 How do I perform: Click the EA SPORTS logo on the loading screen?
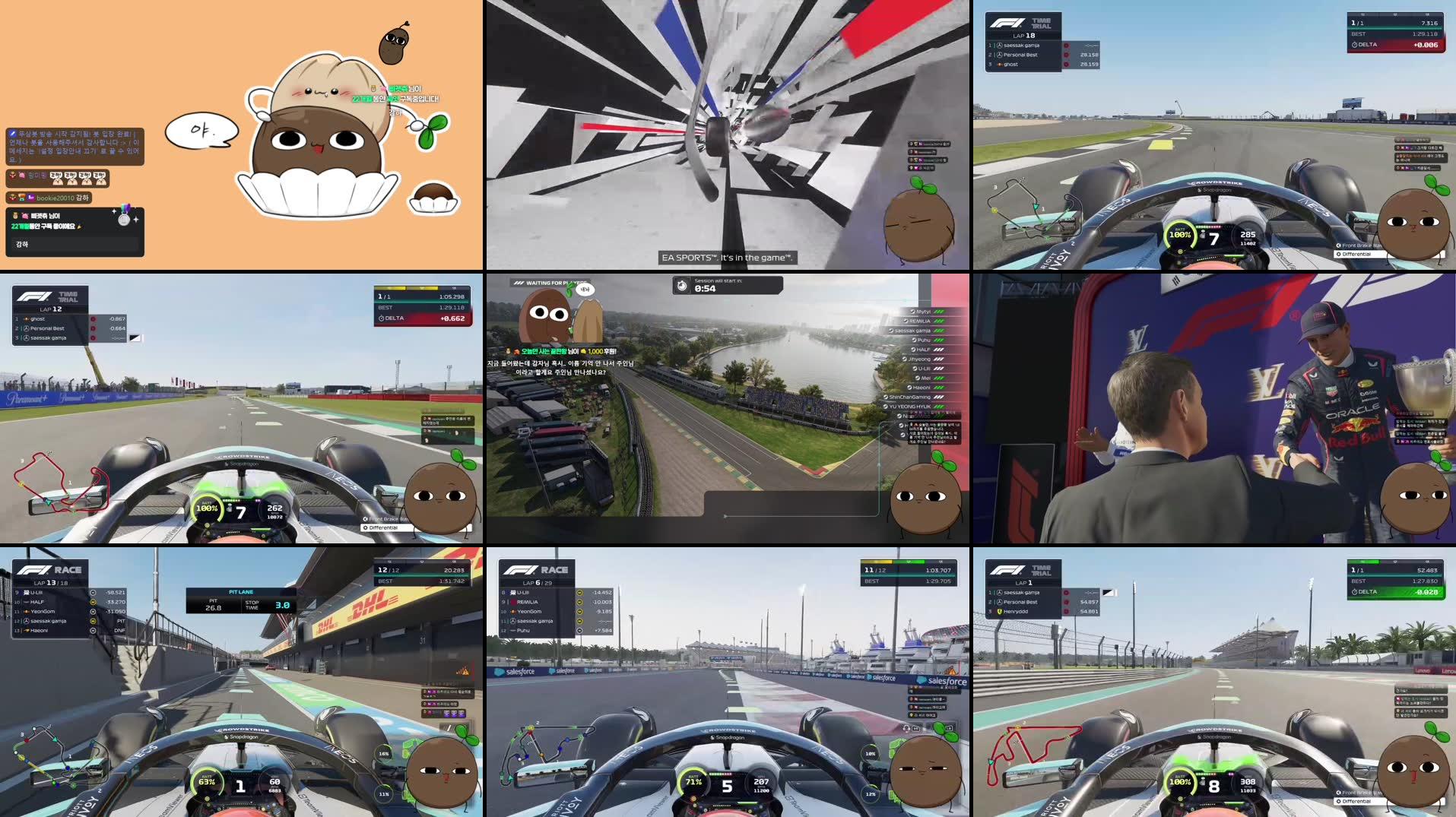click(690, 257)
